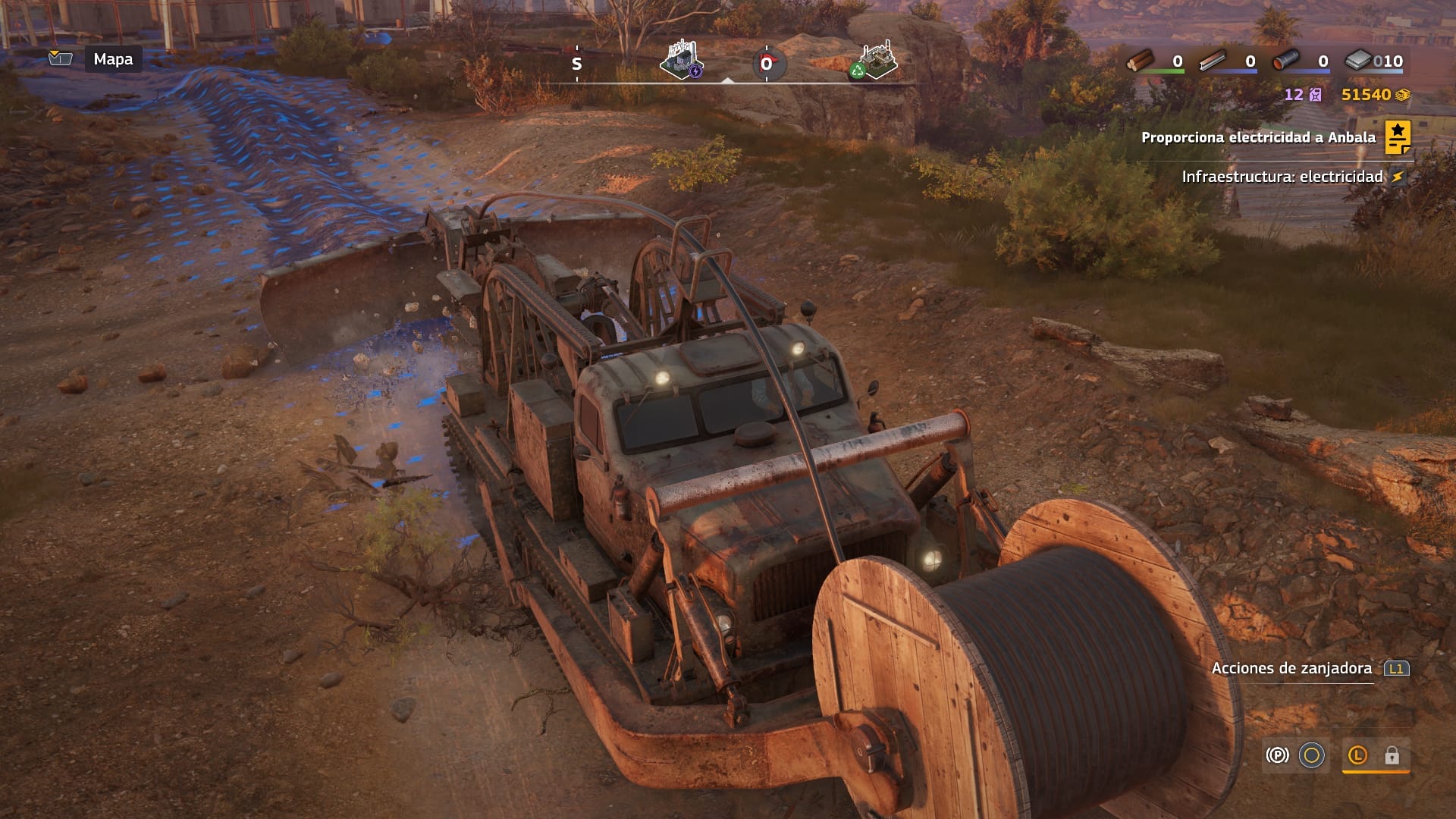Select the recycling facility compass marker
The image size is (1456, 819).
877,61
